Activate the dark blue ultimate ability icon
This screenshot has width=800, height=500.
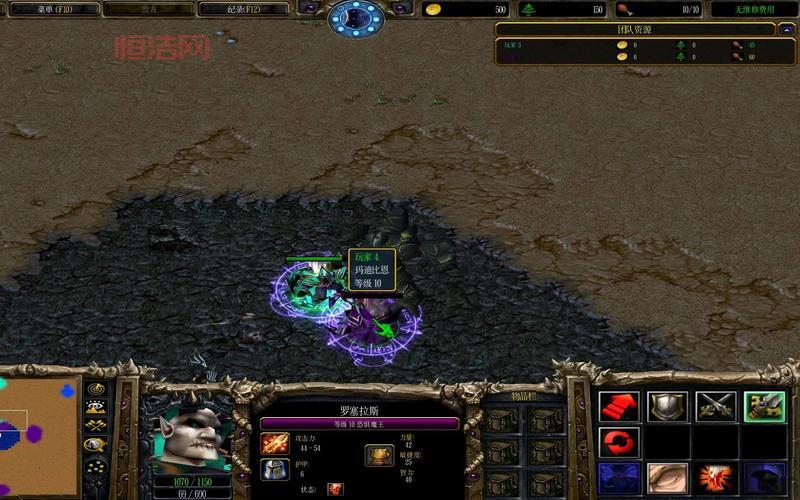pos(764,477)
